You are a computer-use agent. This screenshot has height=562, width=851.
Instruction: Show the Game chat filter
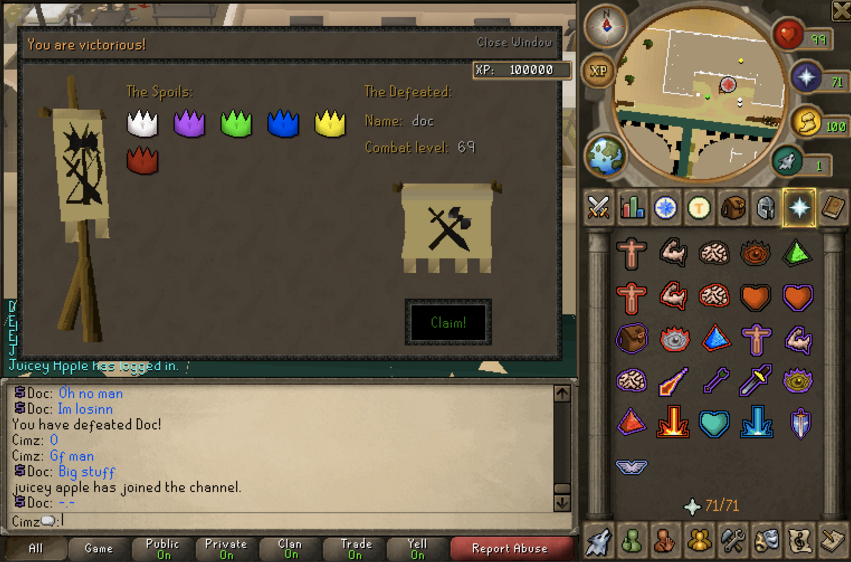98,548
